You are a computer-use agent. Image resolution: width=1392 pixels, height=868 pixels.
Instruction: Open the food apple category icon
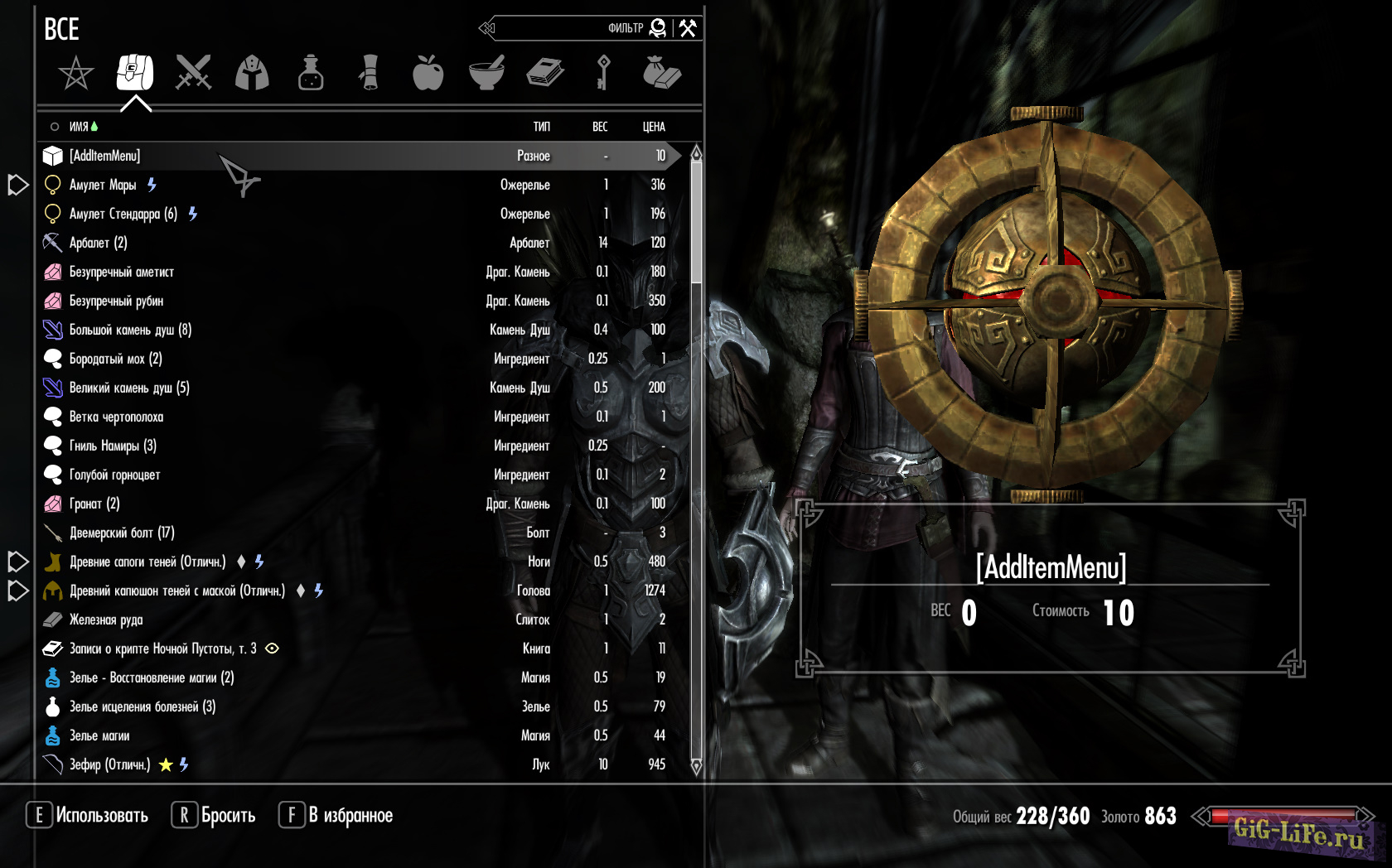click(428, 74)
